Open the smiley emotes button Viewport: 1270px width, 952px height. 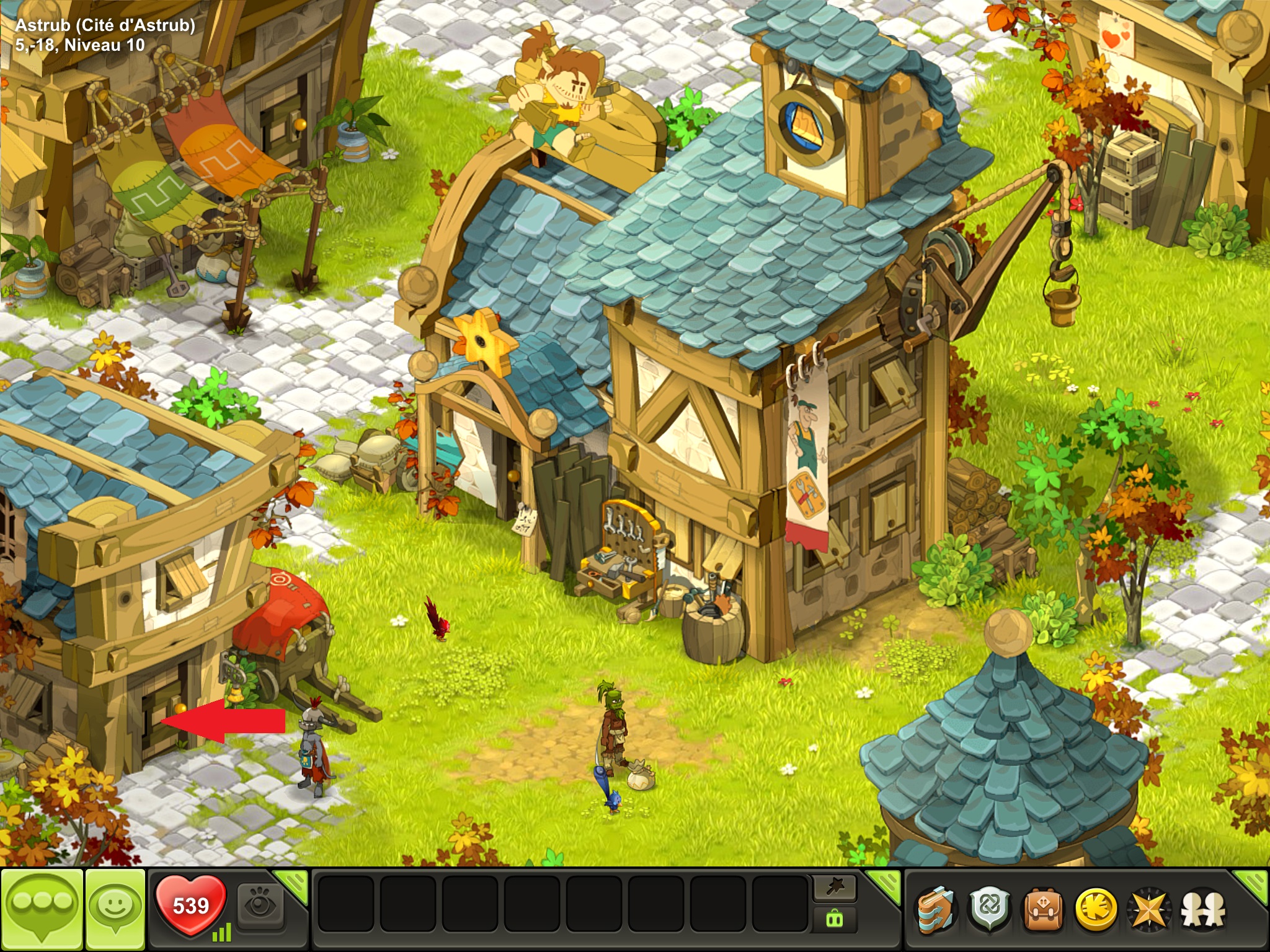(x=115, y=909)
